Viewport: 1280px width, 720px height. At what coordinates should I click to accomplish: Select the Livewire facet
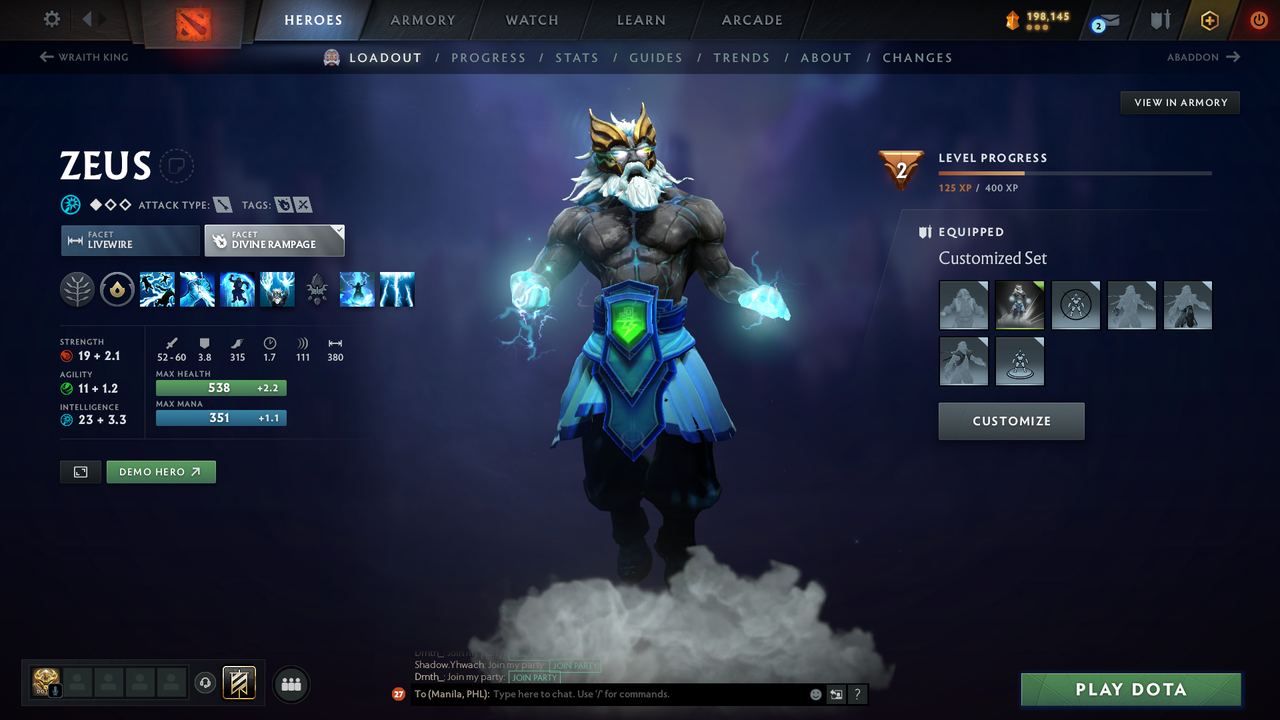(x=130, y=240)
